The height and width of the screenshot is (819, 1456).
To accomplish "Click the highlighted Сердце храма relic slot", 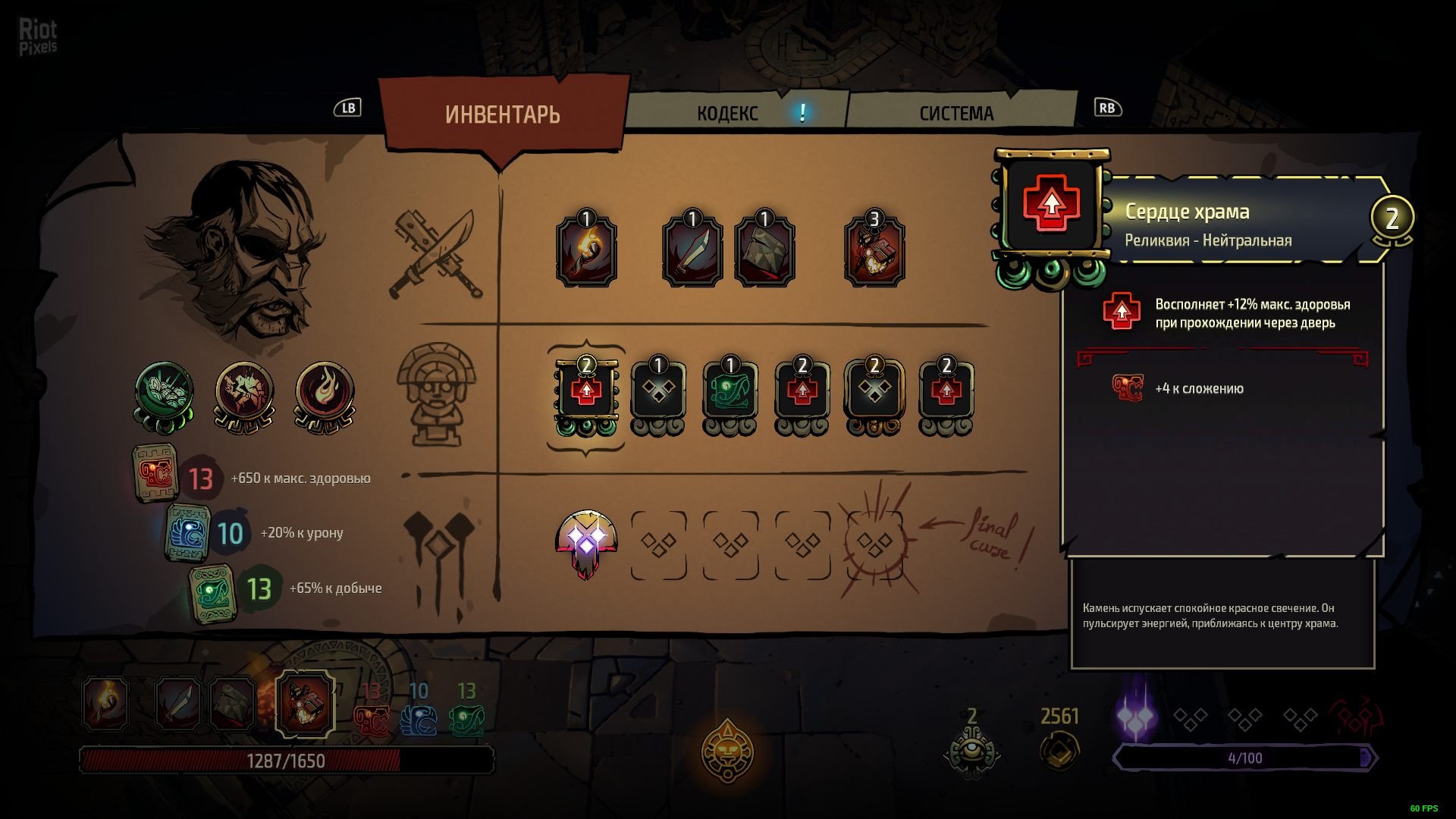I will point(586,393).
